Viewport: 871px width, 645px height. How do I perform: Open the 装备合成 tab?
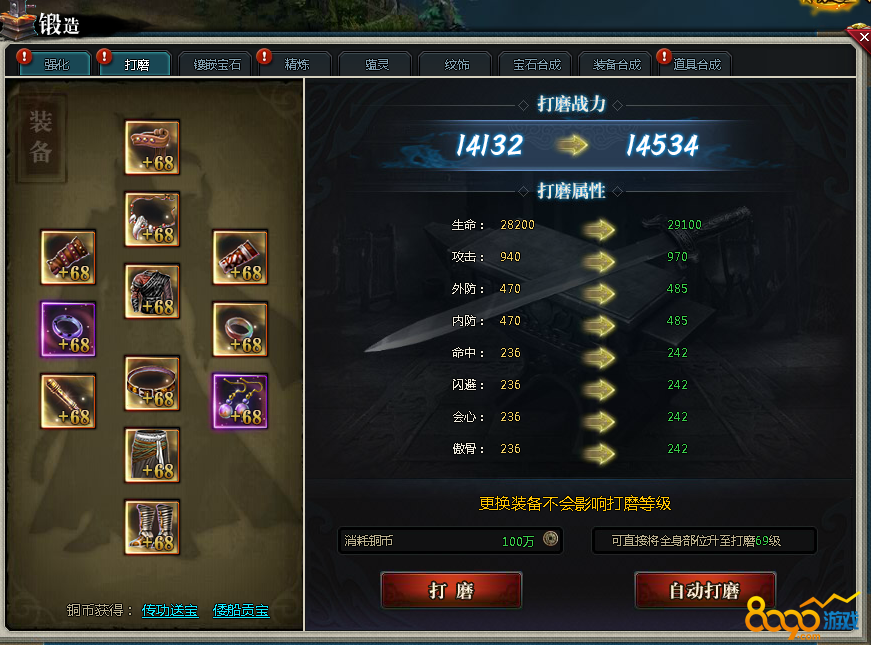[x=617, y=65]
